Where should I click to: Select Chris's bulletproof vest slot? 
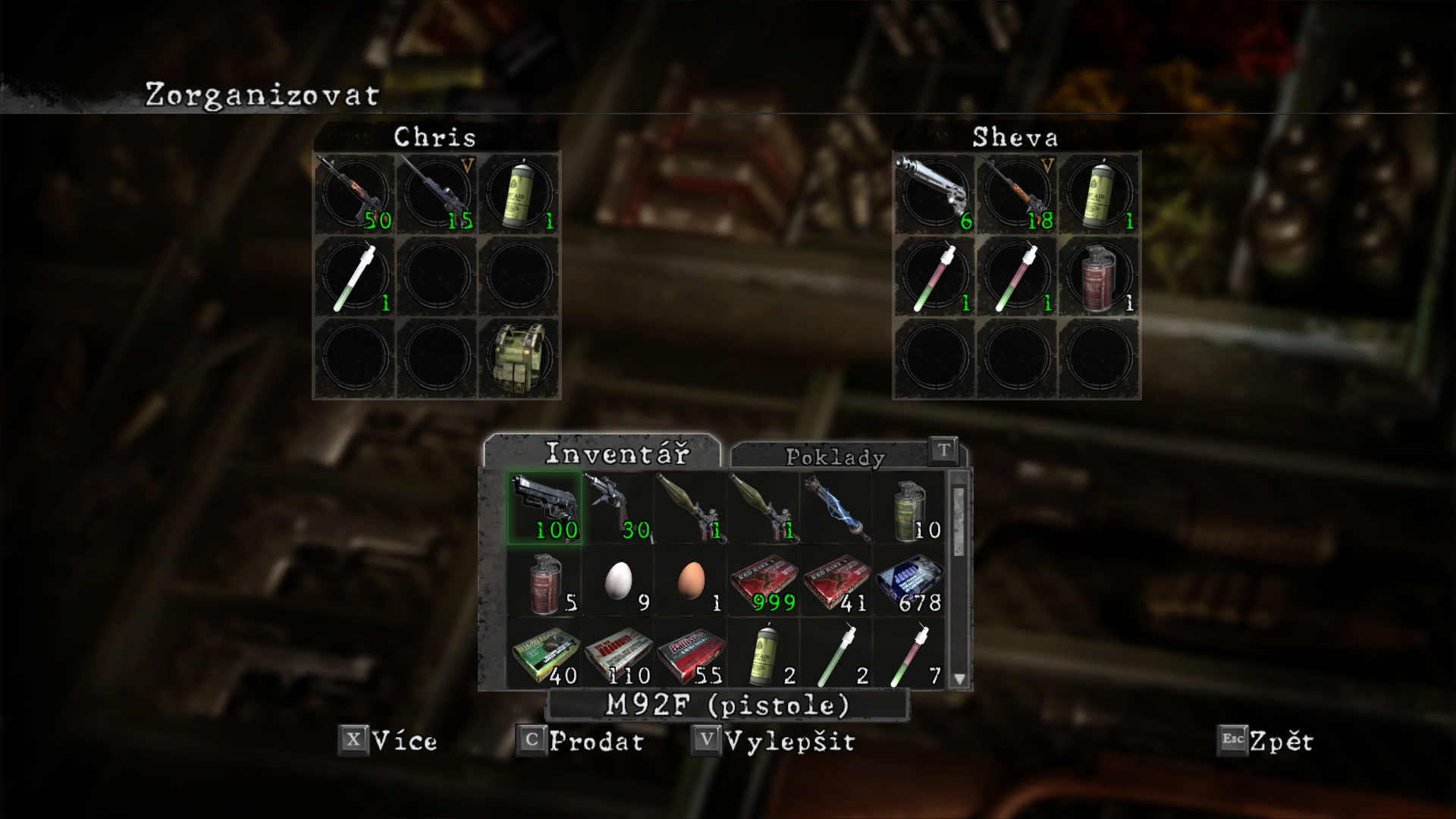(519, 357)
